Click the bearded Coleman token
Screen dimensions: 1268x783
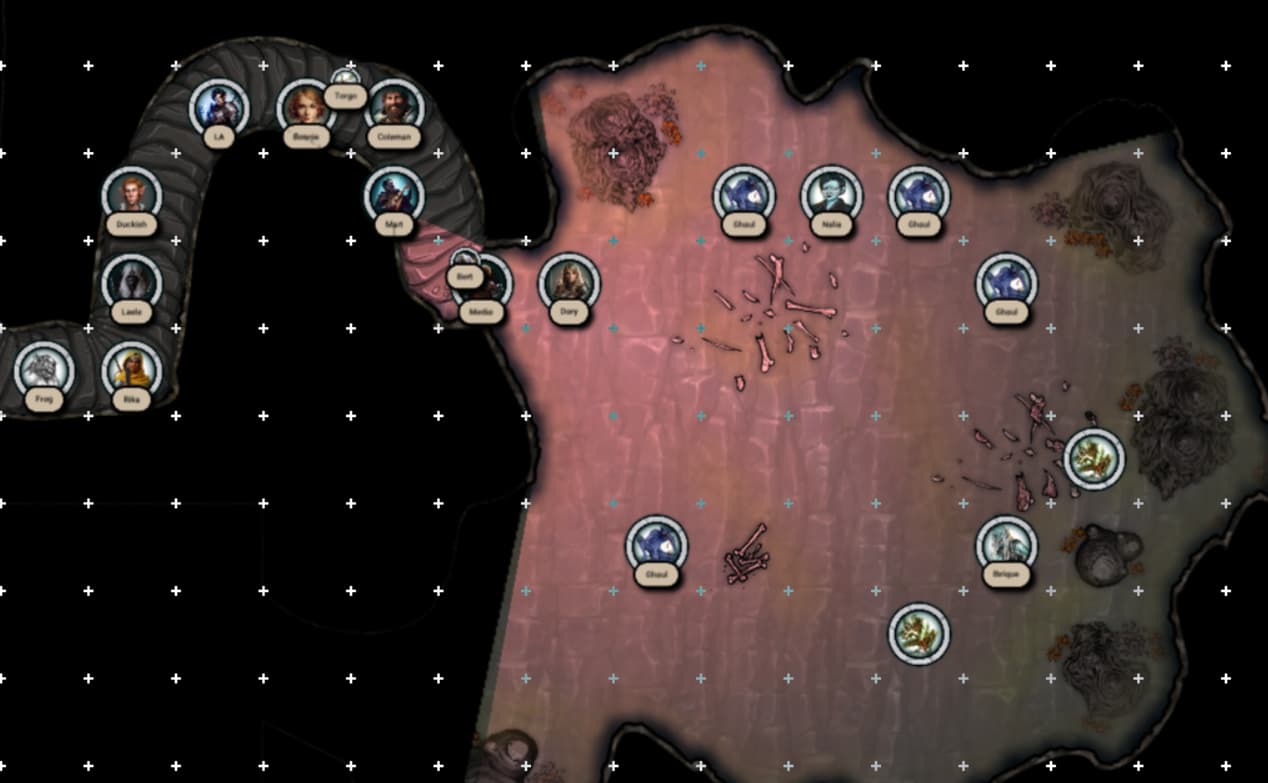tap(394, 107)
